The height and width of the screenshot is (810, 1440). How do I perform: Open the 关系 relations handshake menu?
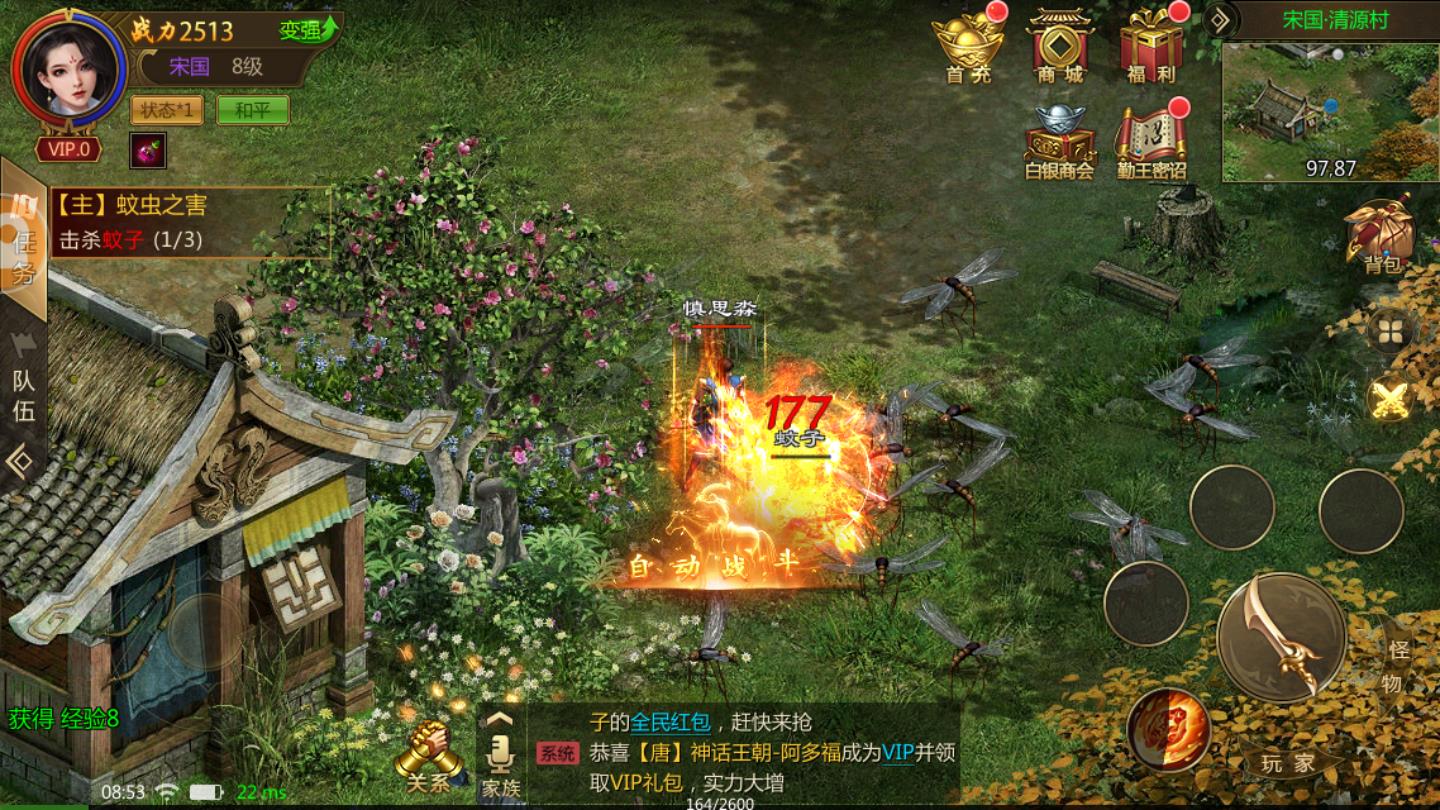pyautogui.click(x=429, y=758)
